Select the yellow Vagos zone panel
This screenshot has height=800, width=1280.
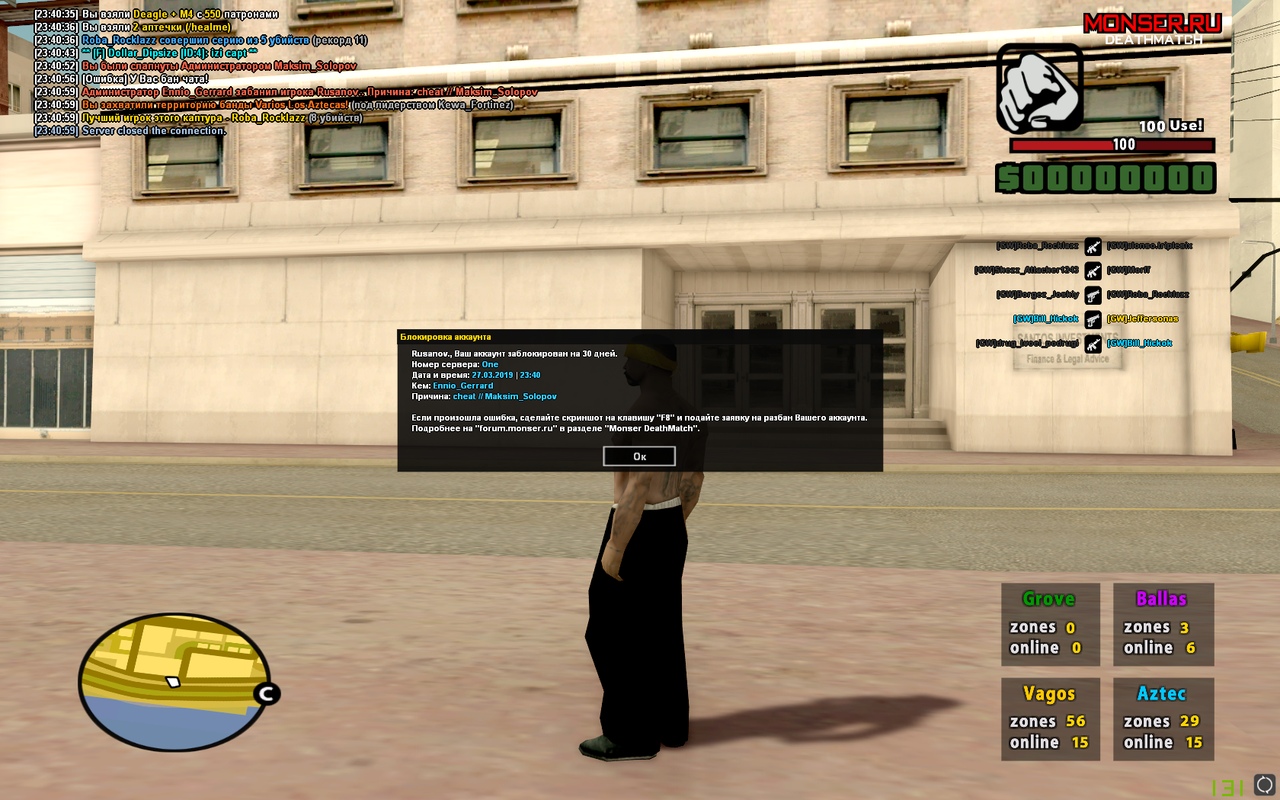pyautogui.click(x=1050, y=718)
